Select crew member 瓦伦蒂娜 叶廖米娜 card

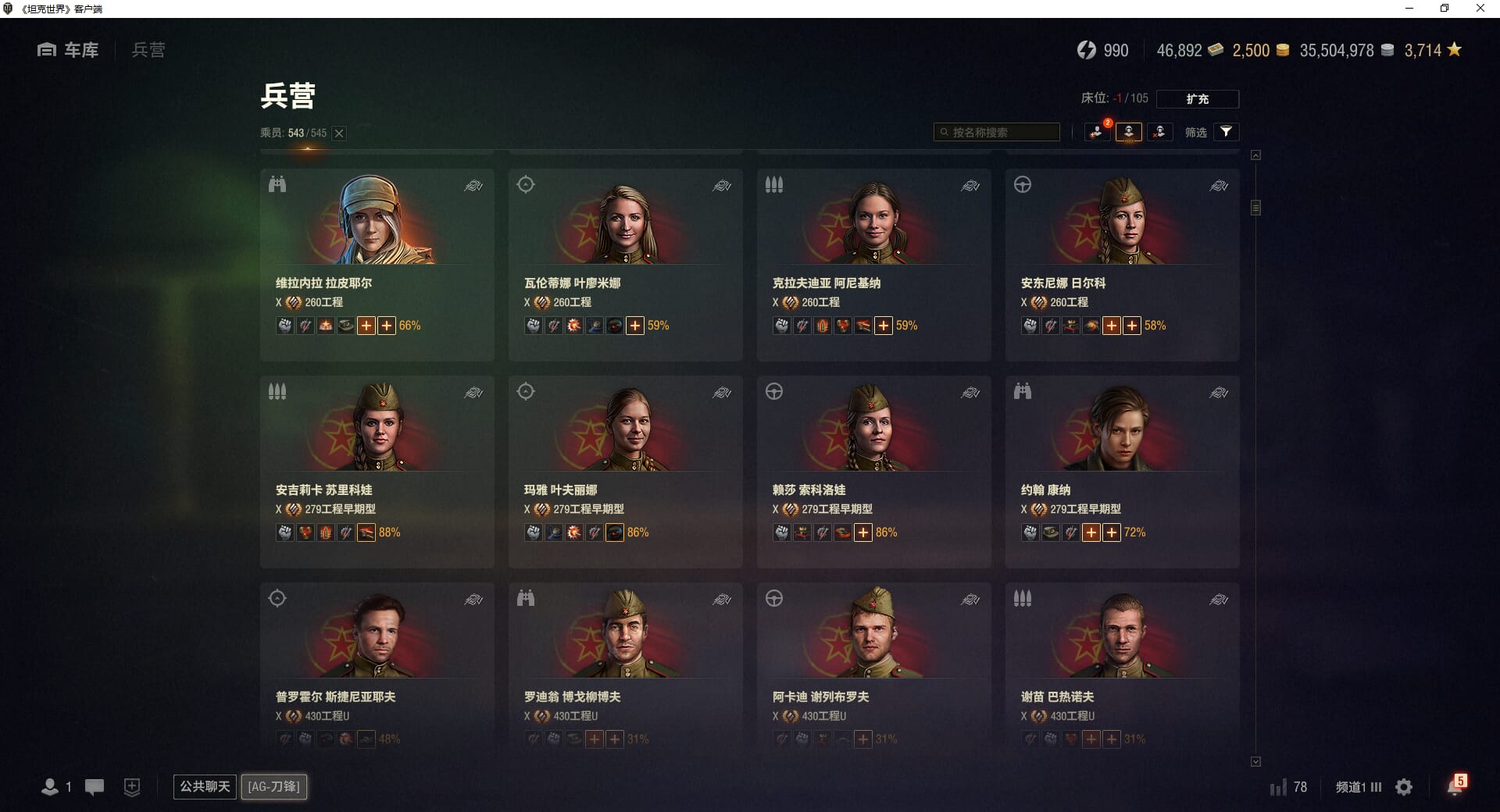point(625,264)
